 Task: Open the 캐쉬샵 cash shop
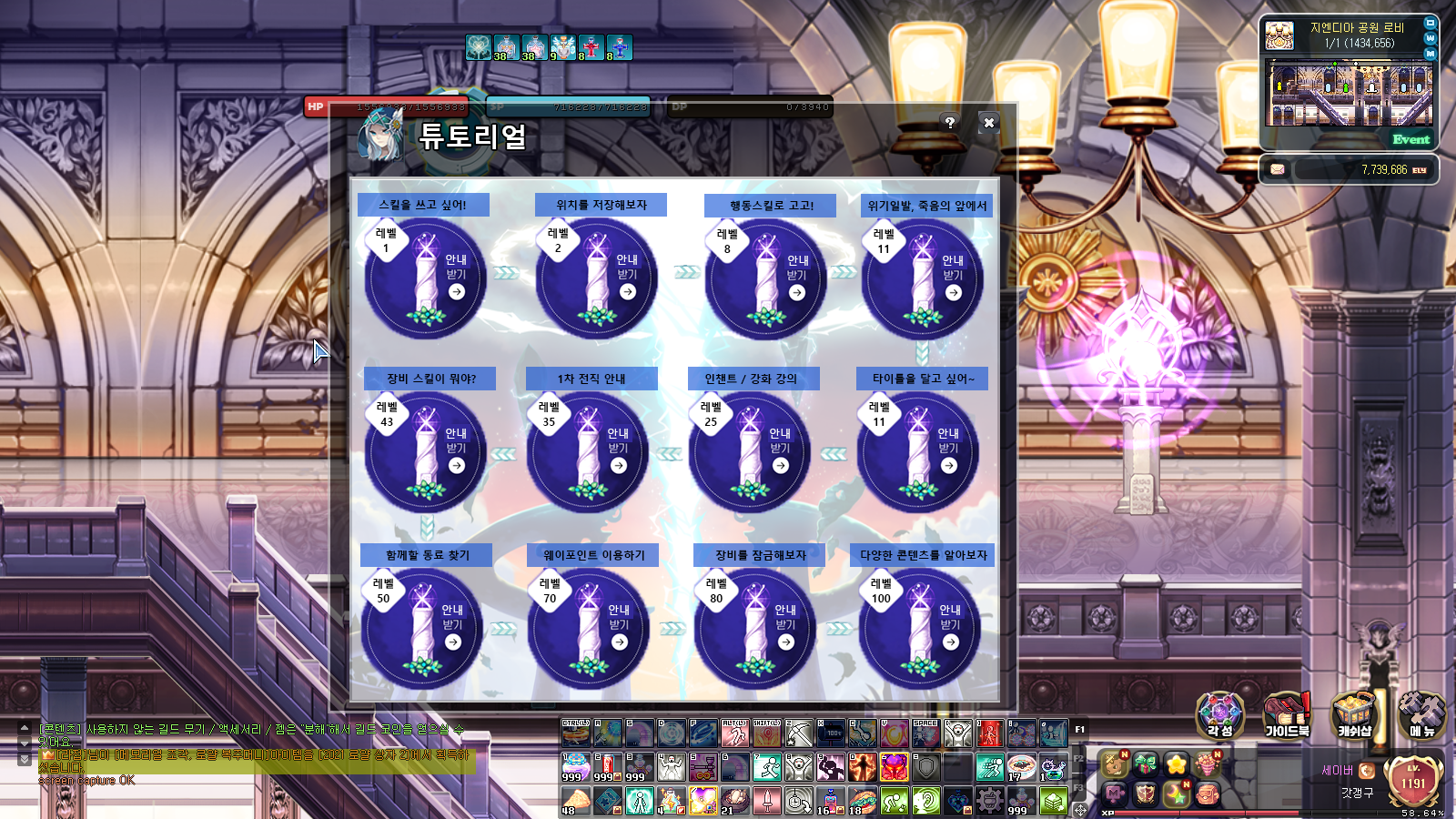coord(1354,714)
